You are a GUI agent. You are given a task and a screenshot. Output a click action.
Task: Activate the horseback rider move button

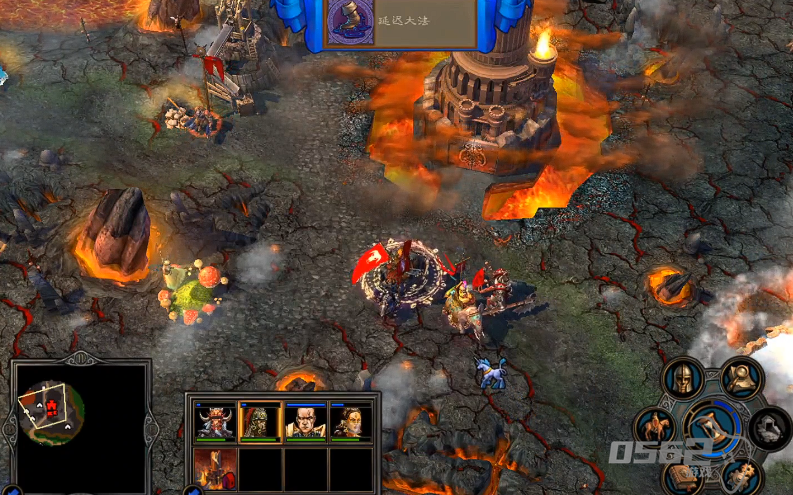point(657,426)
